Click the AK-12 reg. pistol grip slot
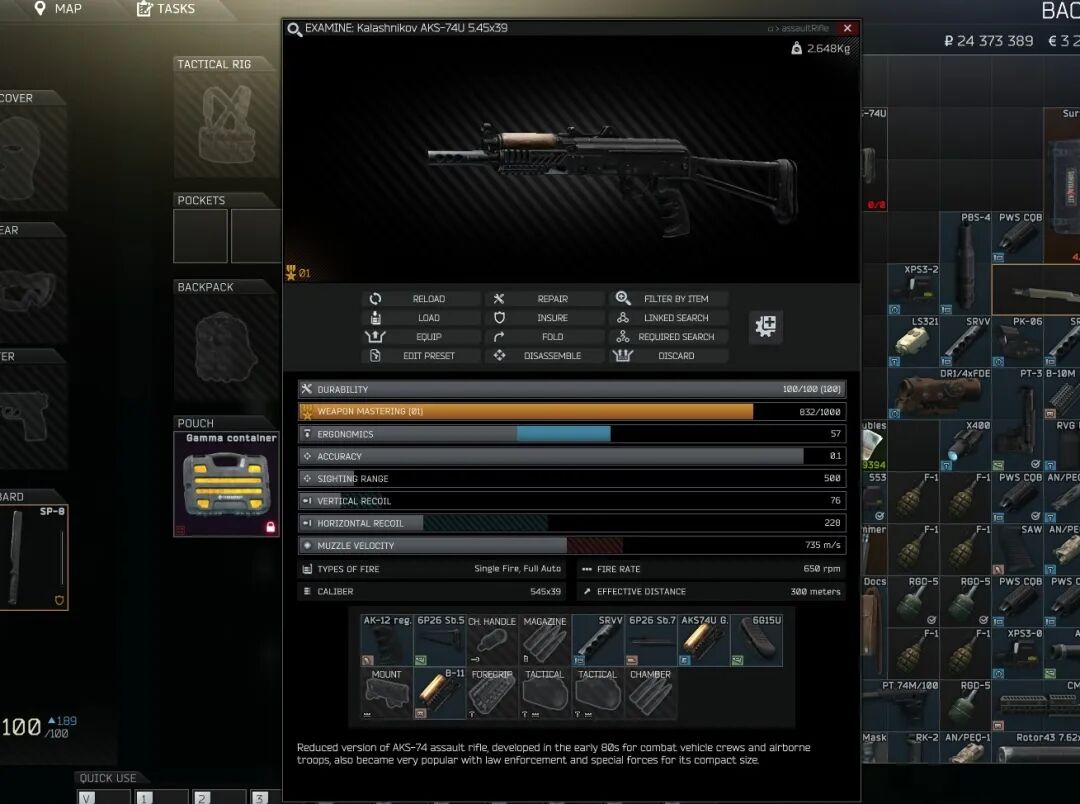This screenshot has width=1080, height=804. pyautogui.click(x=387, y=641)
